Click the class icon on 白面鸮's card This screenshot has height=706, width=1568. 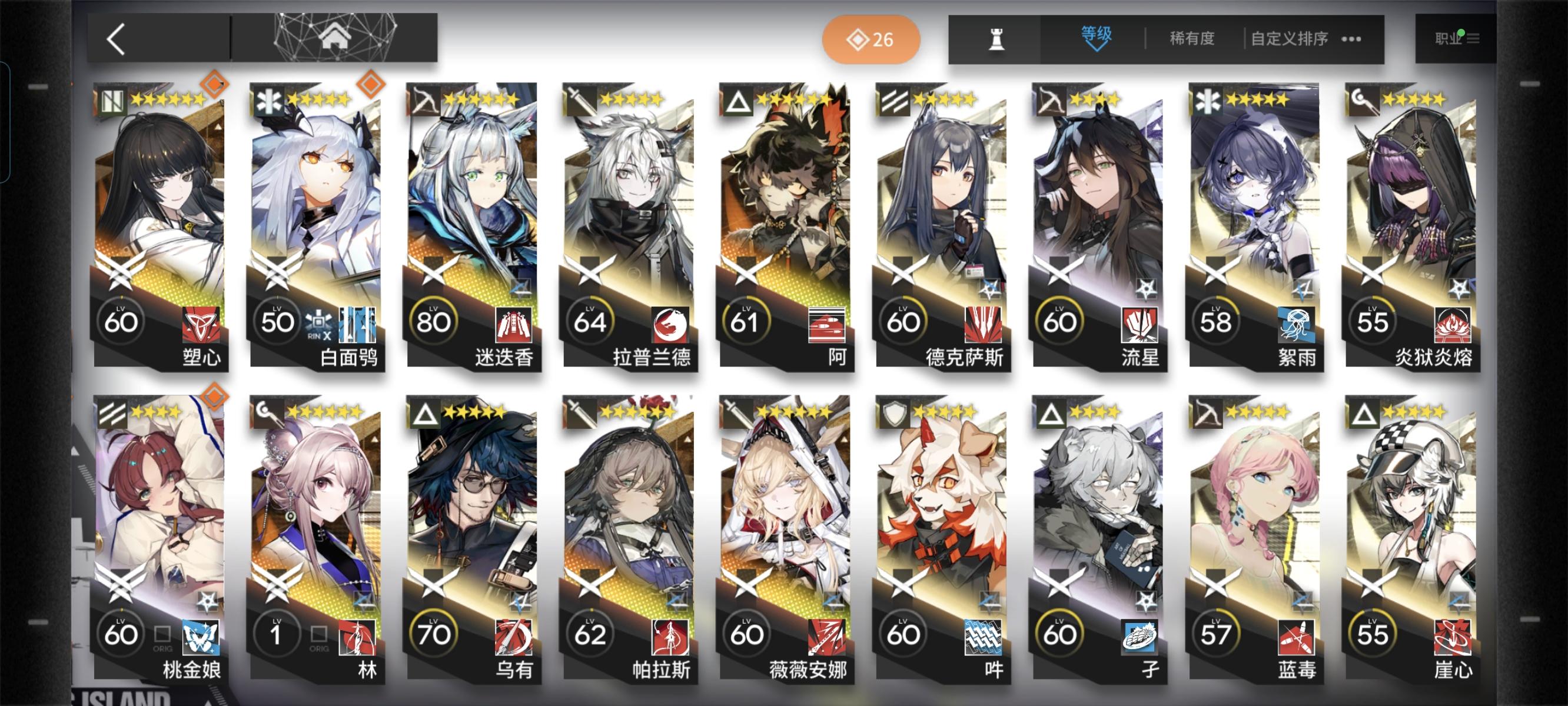click(268, 101)
